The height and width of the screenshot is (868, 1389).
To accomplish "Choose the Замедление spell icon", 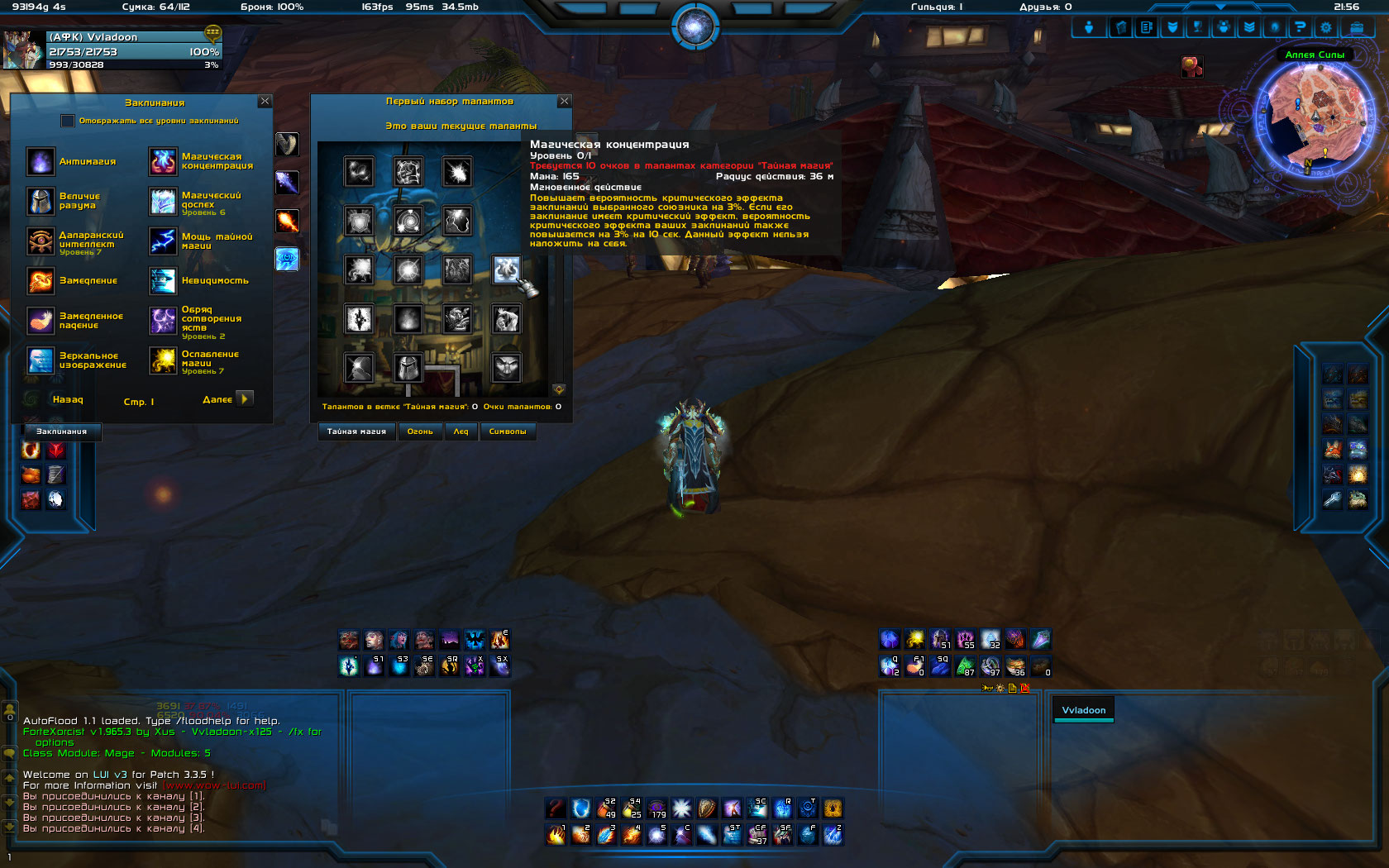I will [x=41, y=281].
